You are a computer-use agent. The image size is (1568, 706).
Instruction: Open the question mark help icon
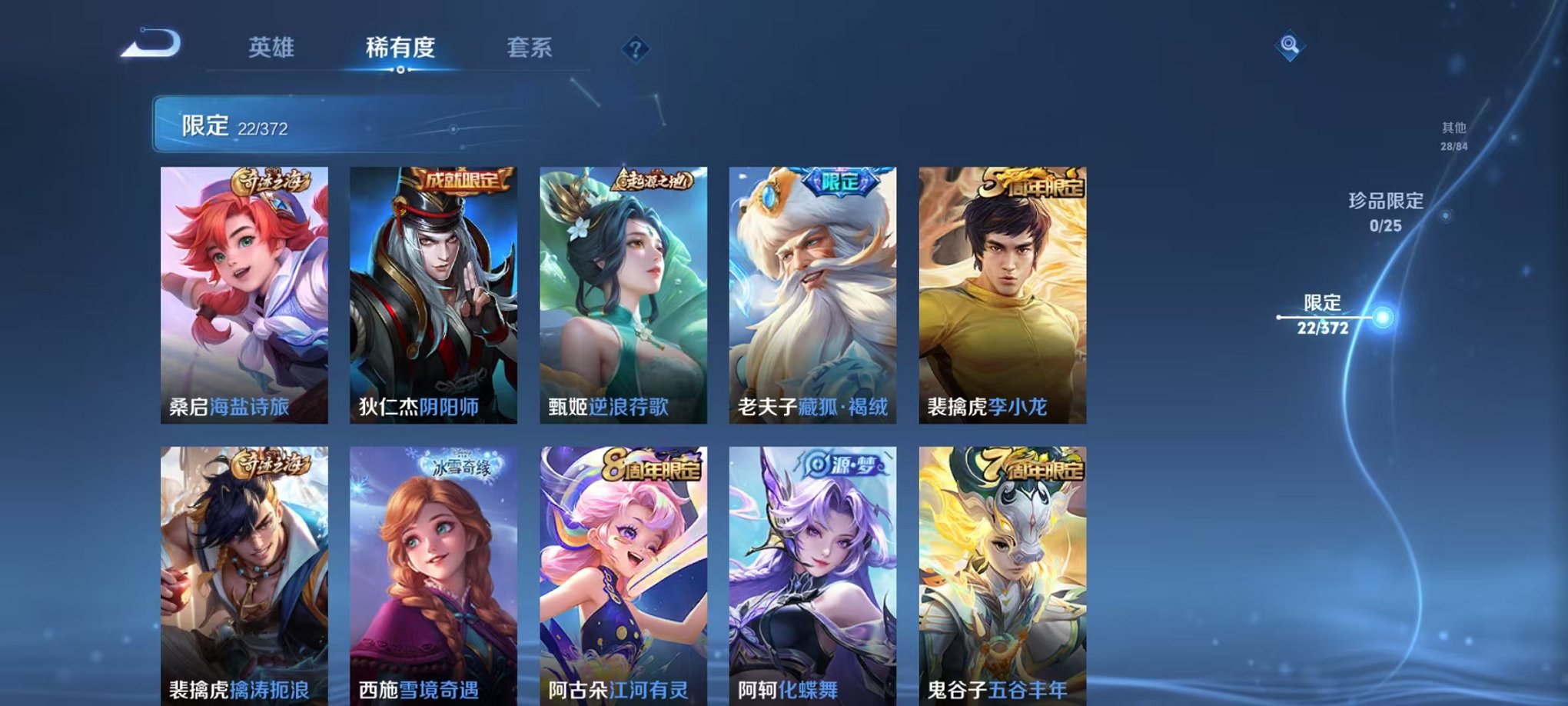pos(633,49)
